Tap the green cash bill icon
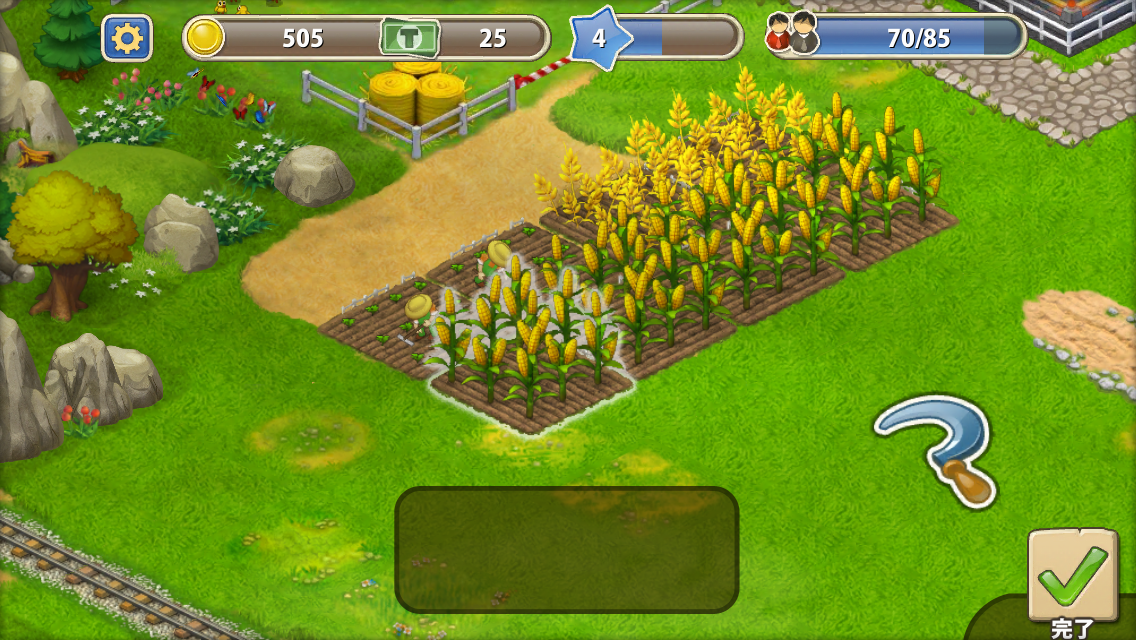The width and height of the screenshot is (1136, 640). coord(409,39)
